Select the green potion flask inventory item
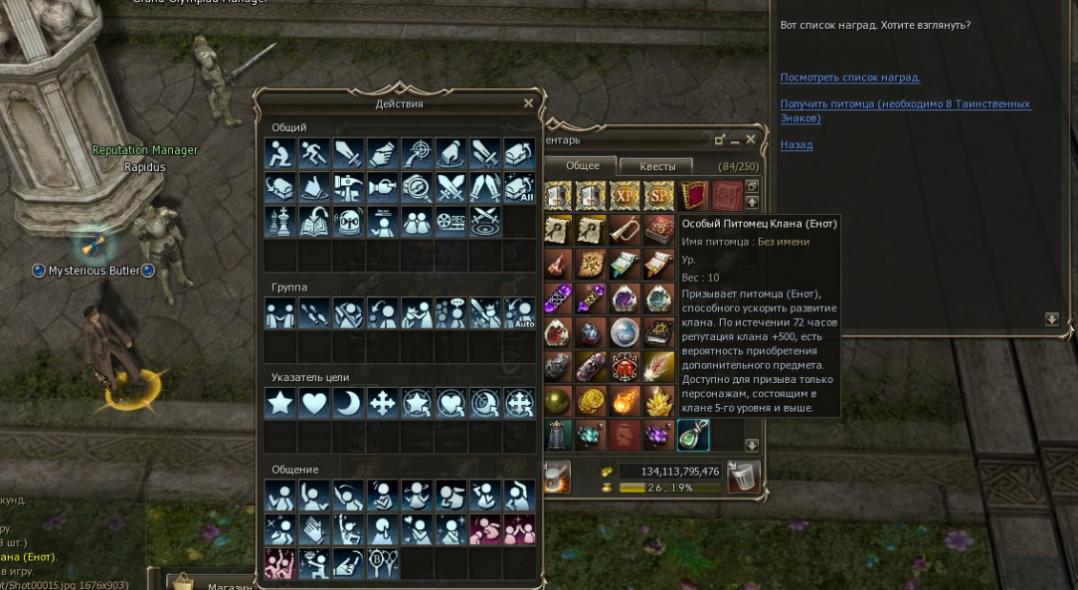 coord(692,435)
